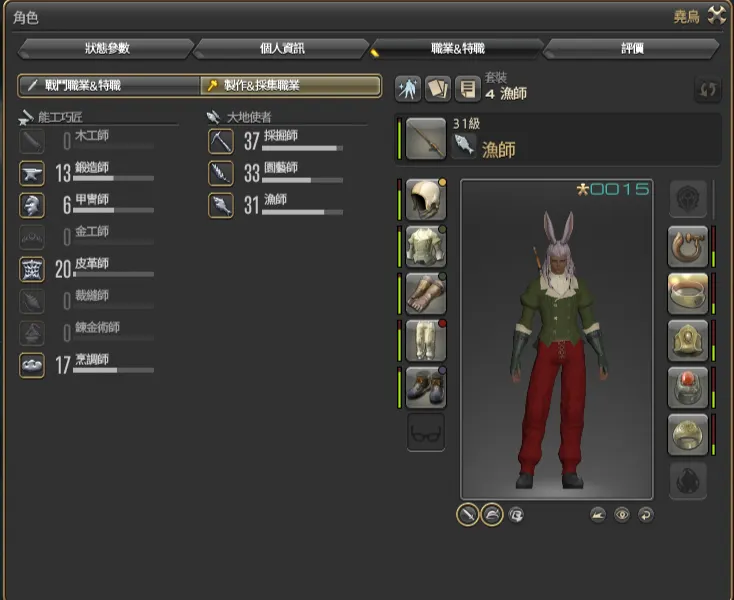Screen dimensions: 734x600
Task: Close the character window
Action: click(716, 15)
